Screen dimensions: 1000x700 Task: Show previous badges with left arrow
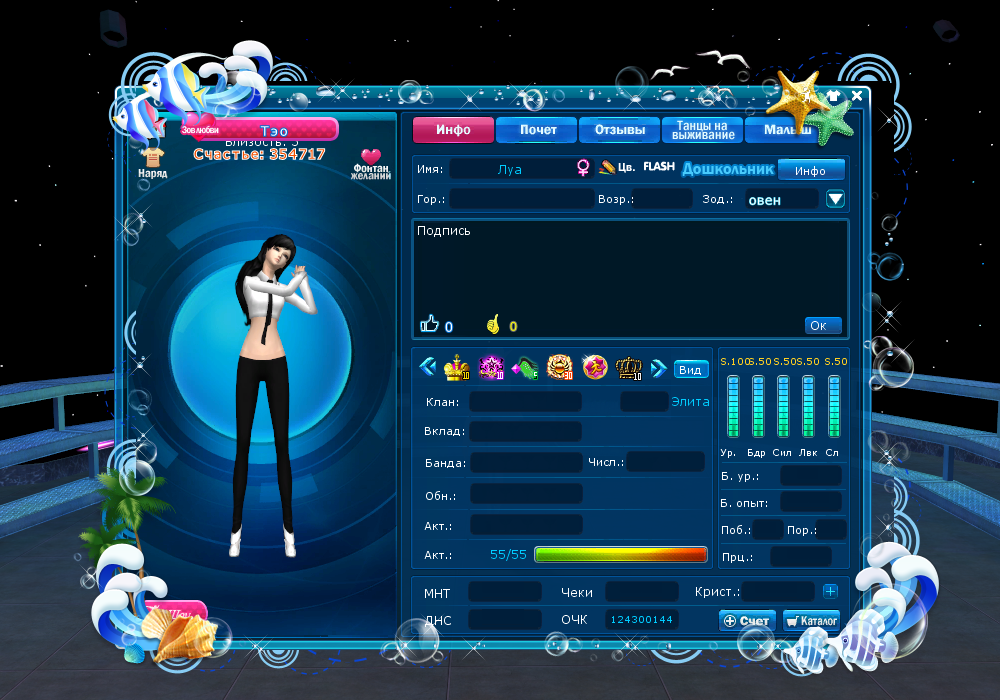point(427,368)
